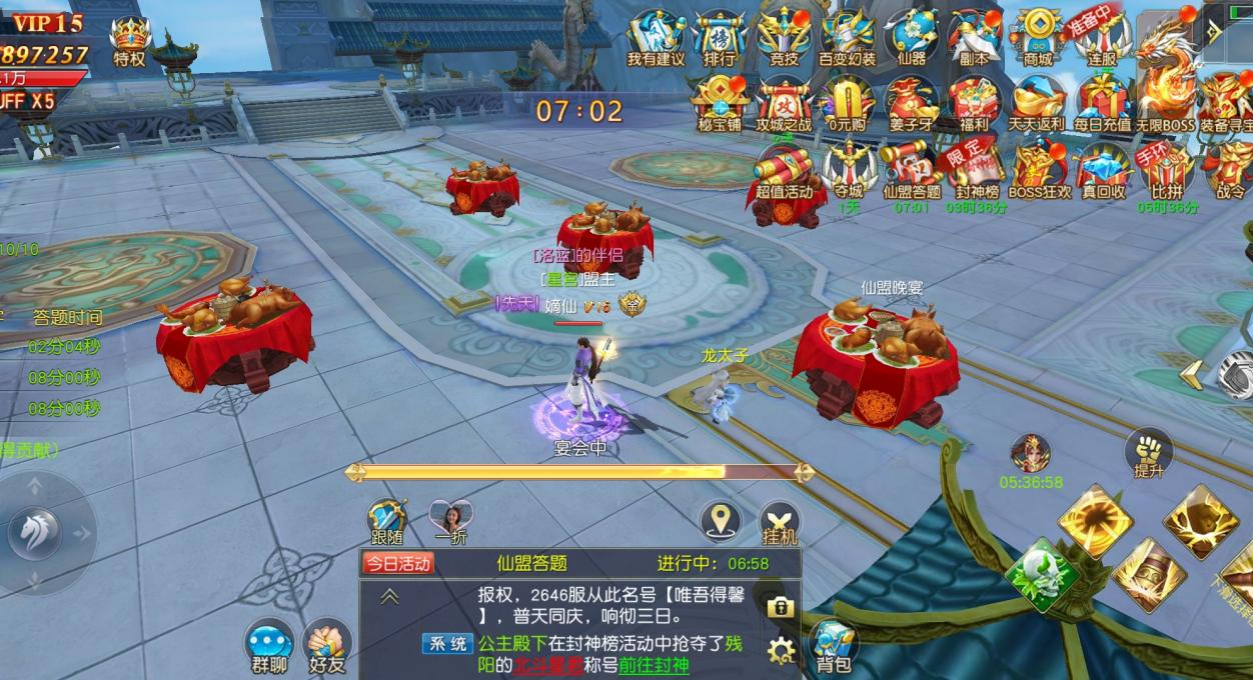This screenshot has height=680, width=1253.
Task: Open the 每日充值 daily recharge gift
Action: (x=1103, y=104)
